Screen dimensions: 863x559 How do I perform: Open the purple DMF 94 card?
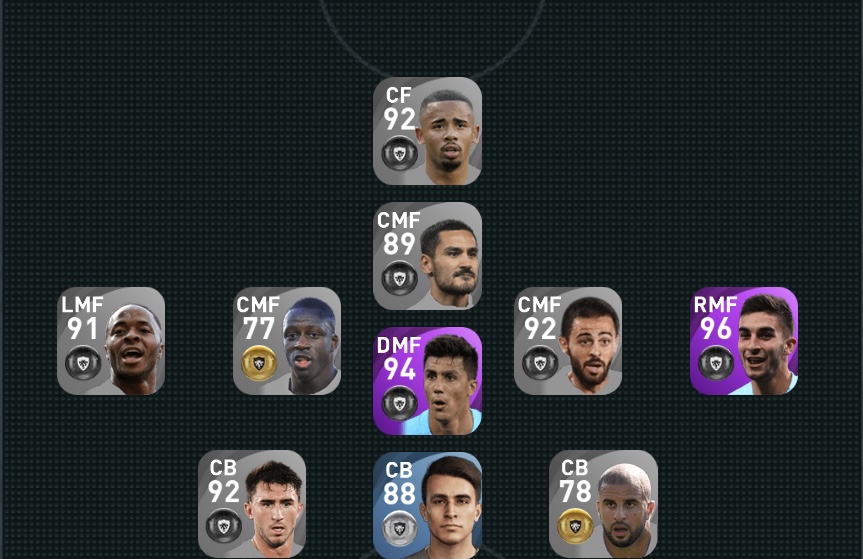[427, 381]
